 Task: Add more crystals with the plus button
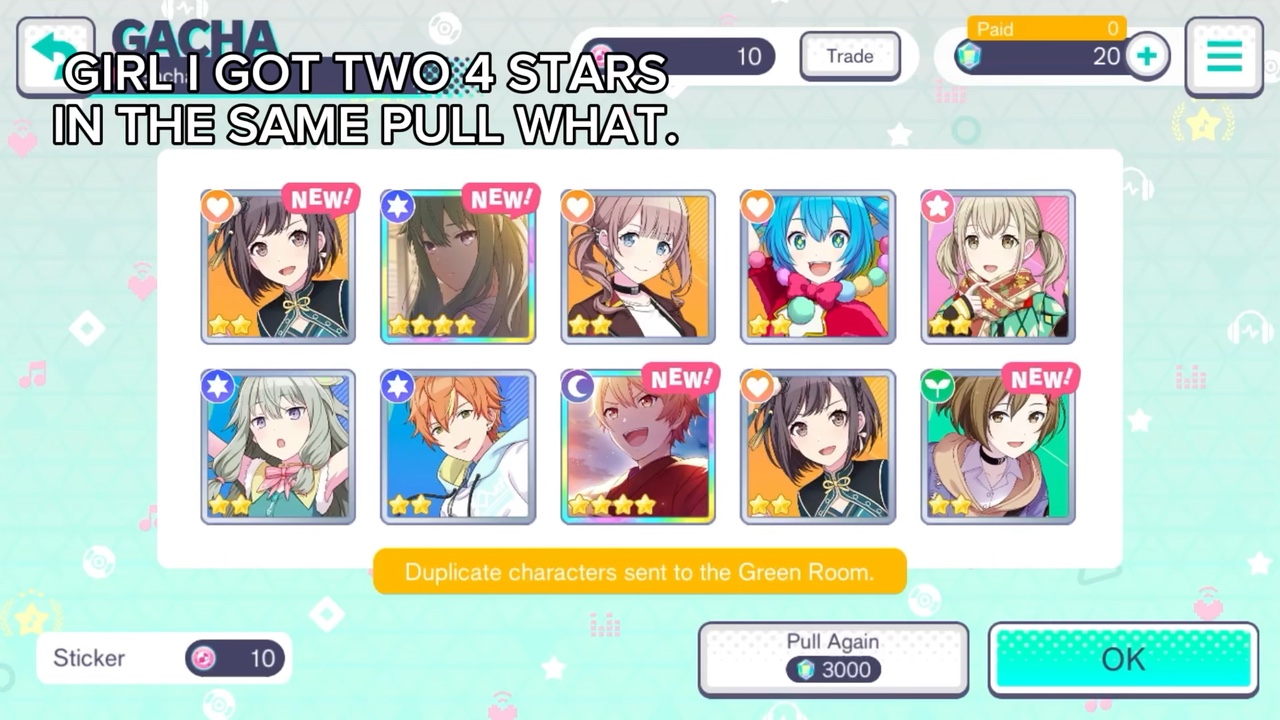coord(1147,56)
